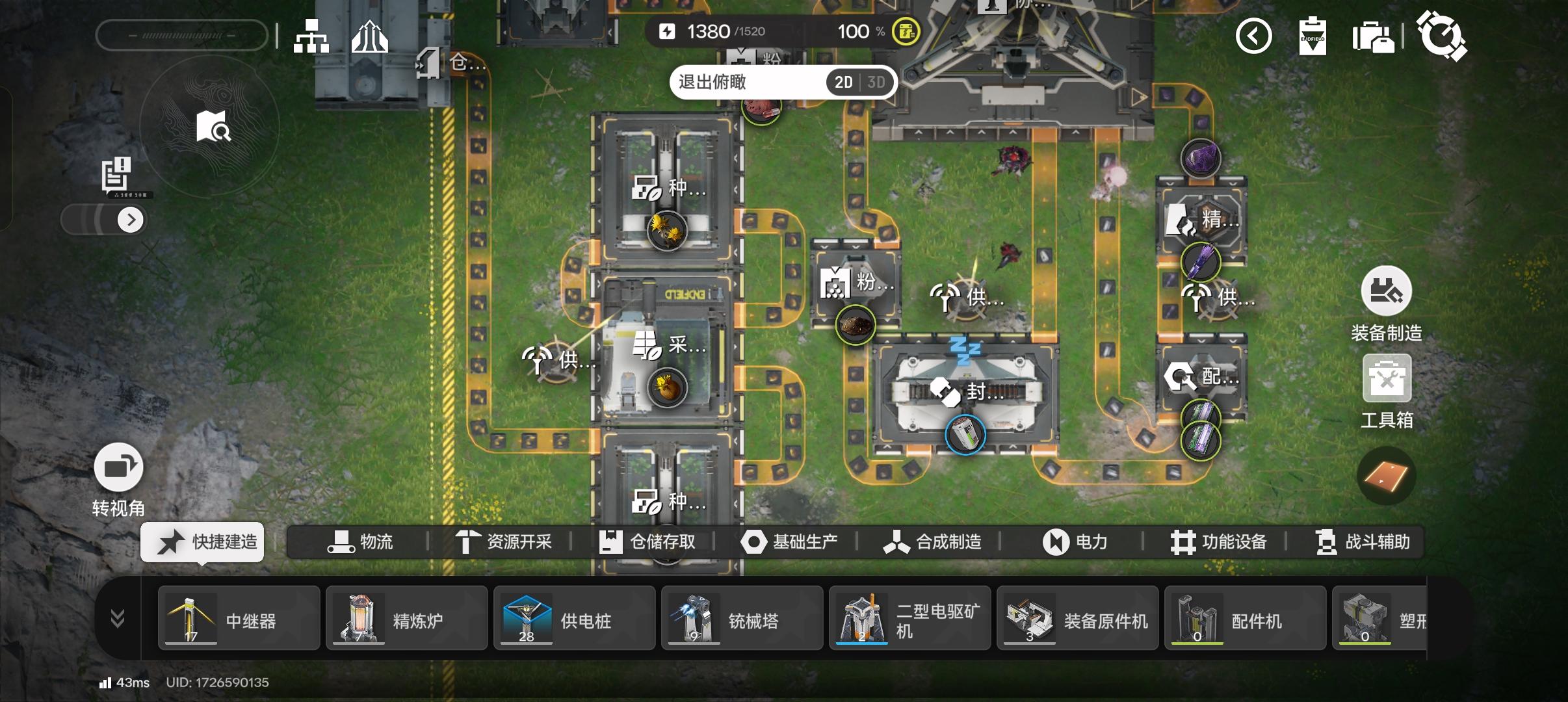Click the facility network icon near top-left

(312, 36)
